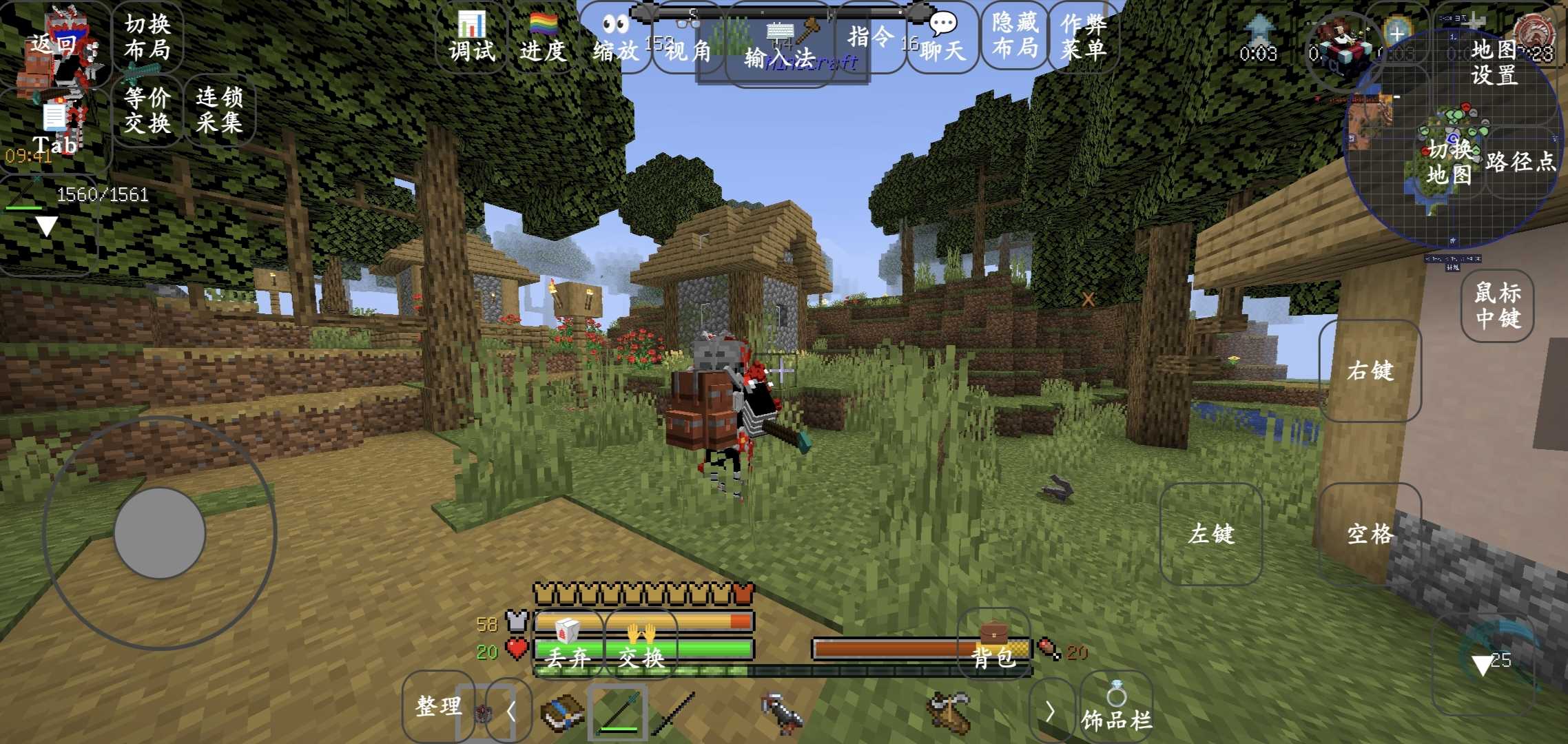Open the 进度 advancements button
The width and height of the screenshot is (1568, 744).
543,38
